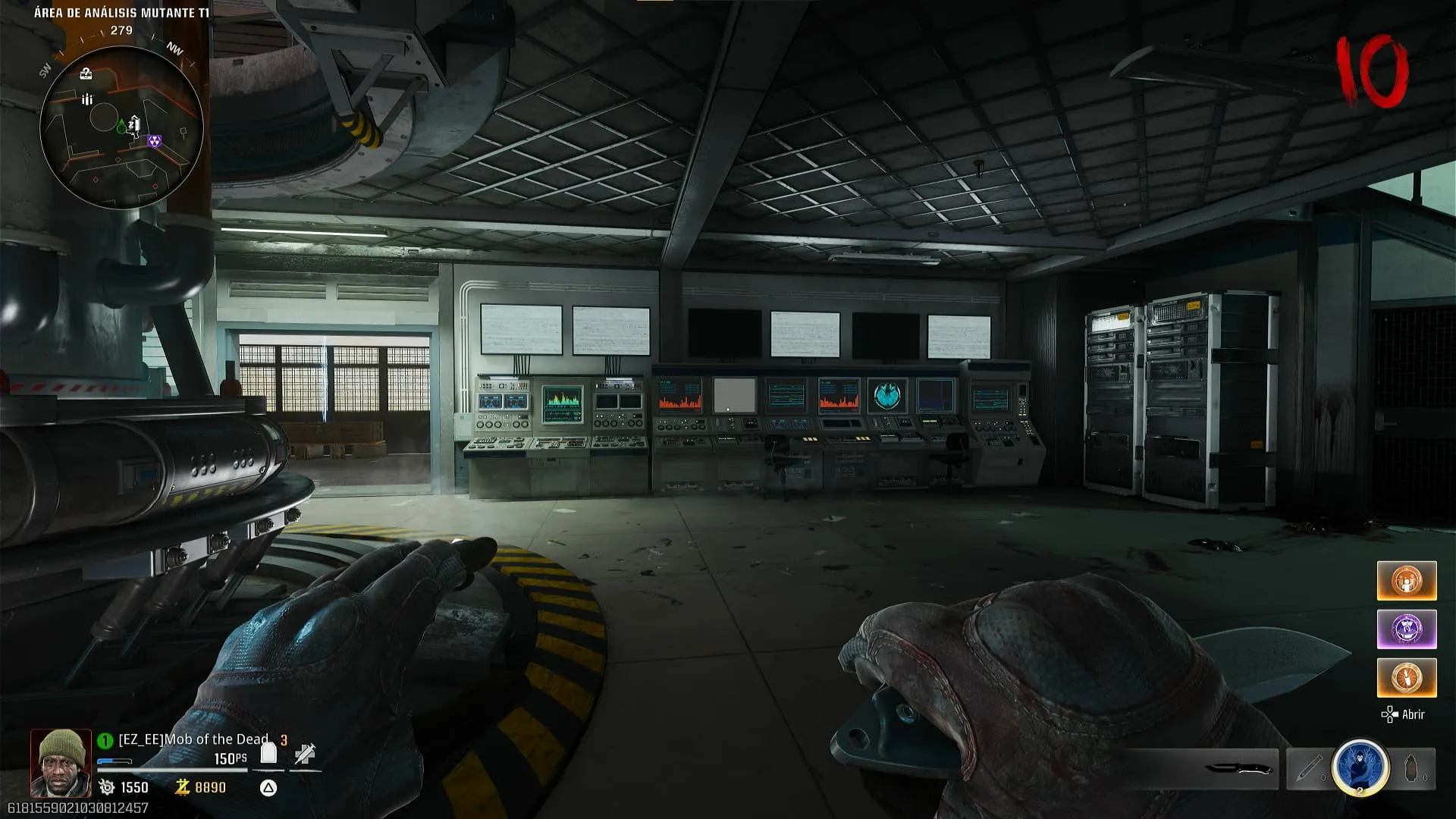Click the armor plate icon

click(x=268, y=753)
